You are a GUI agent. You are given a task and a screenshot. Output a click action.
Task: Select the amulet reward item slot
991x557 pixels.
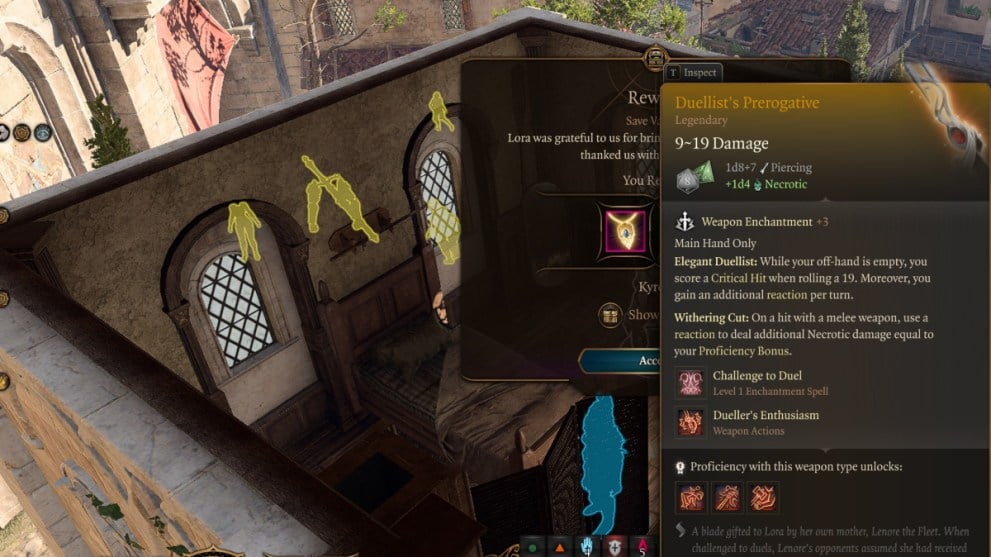click(627, 233)
